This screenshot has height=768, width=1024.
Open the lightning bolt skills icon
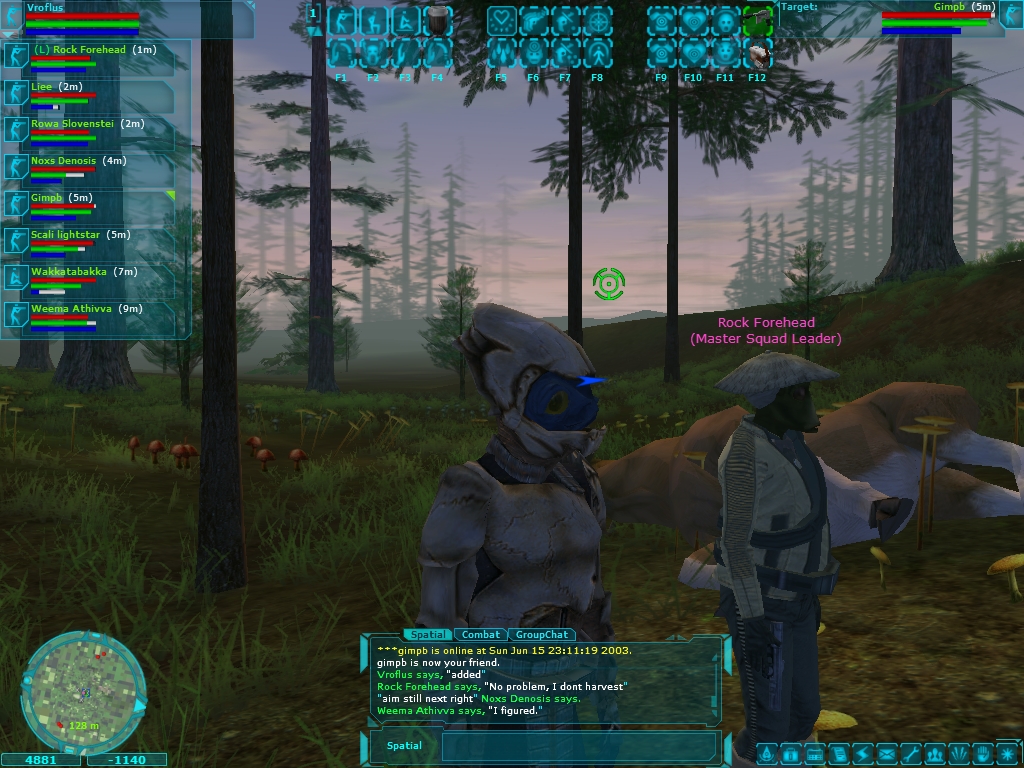(862, 753)
